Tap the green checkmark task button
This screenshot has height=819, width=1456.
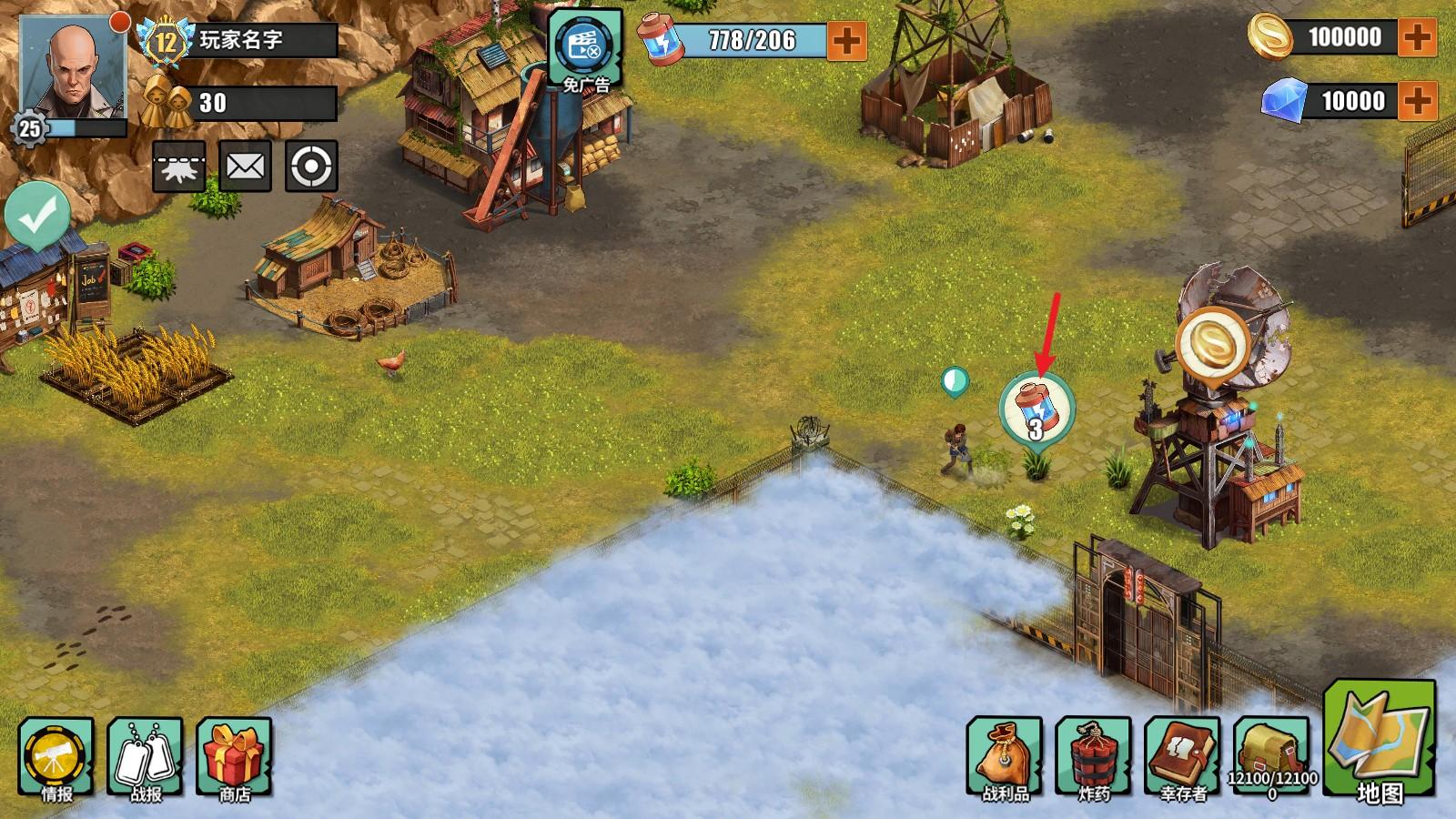pyautogui.click(x=37, y=214)
